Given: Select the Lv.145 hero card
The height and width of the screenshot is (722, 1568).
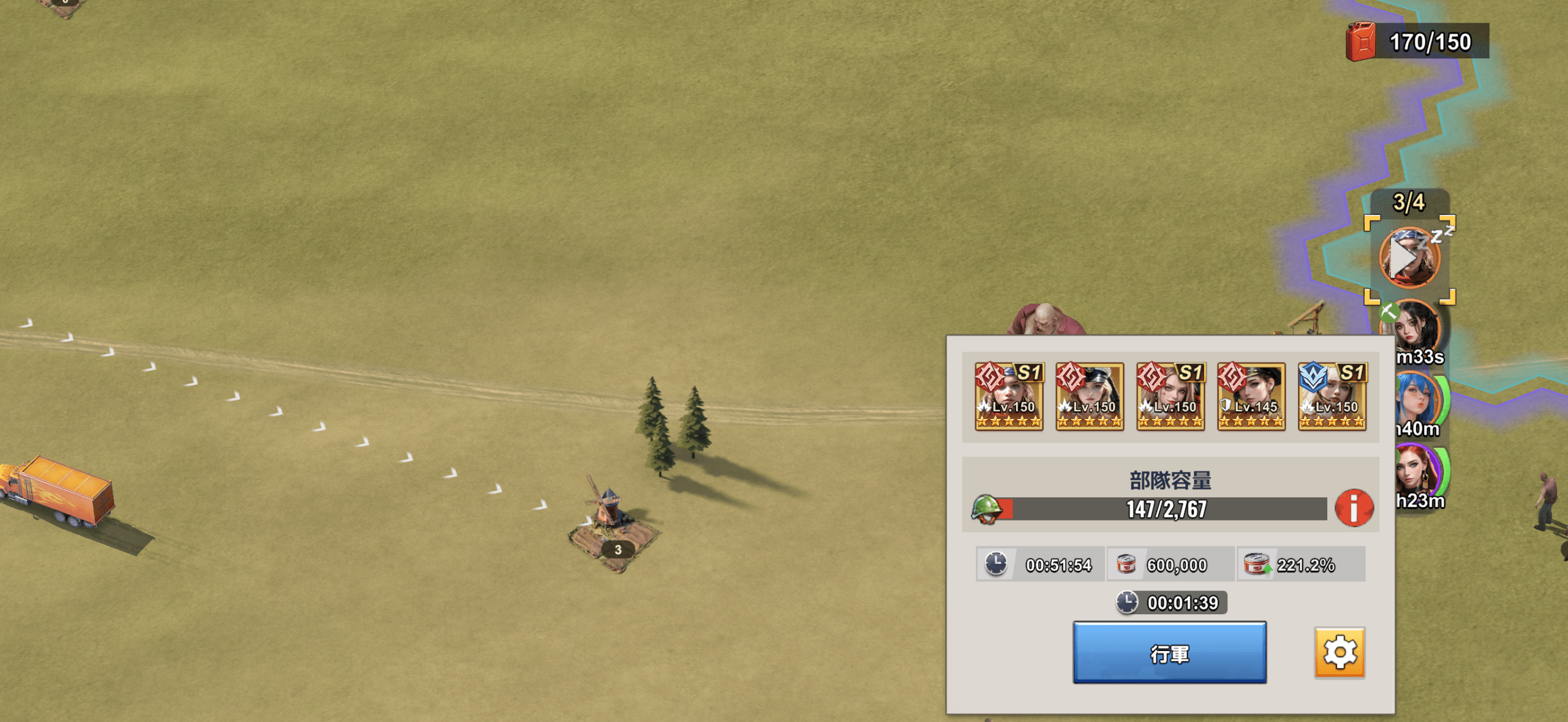Looking at the screenshot, I should click(x=1251, y=397).
